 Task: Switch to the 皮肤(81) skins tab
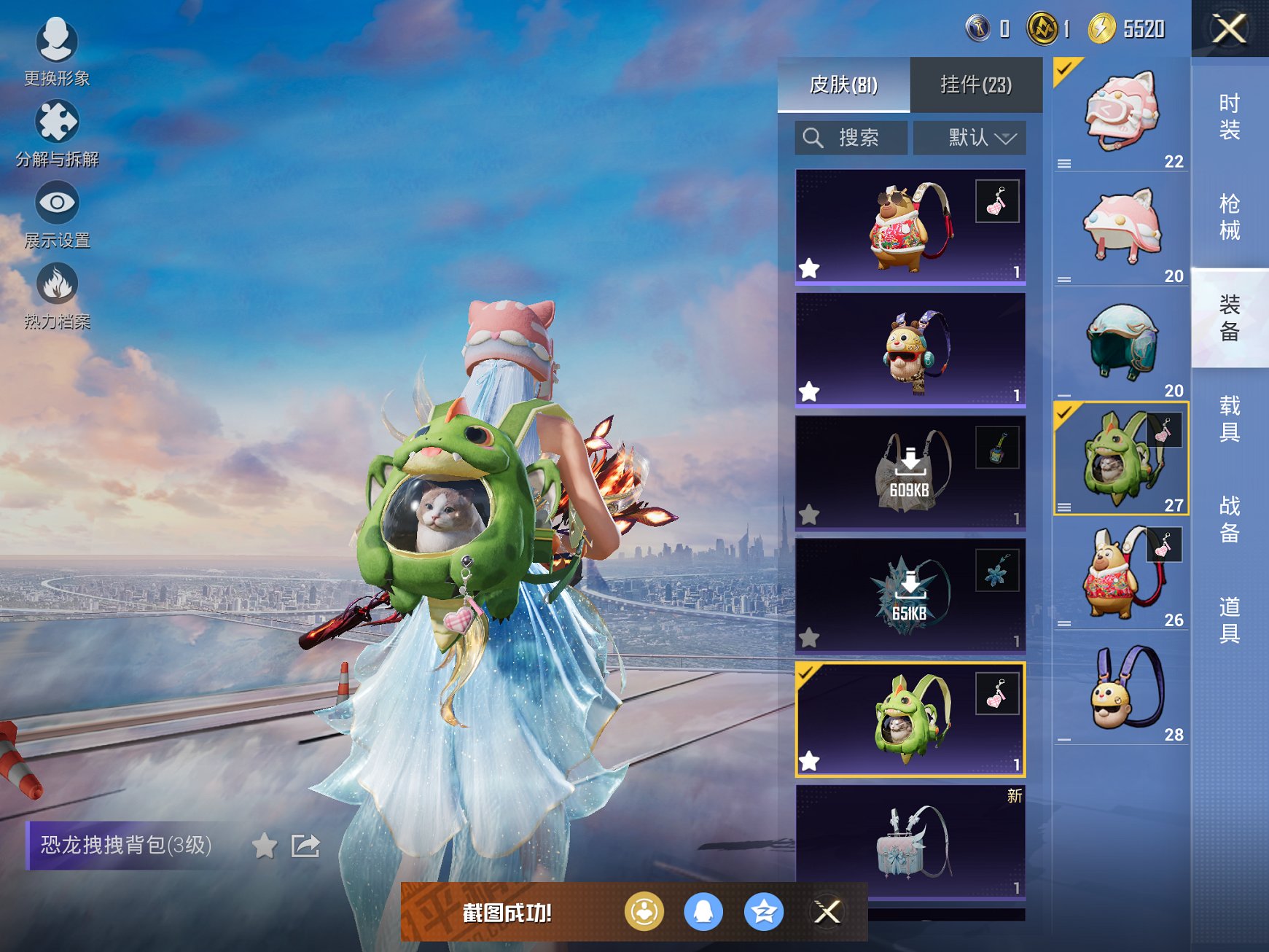tap(843, 85)
